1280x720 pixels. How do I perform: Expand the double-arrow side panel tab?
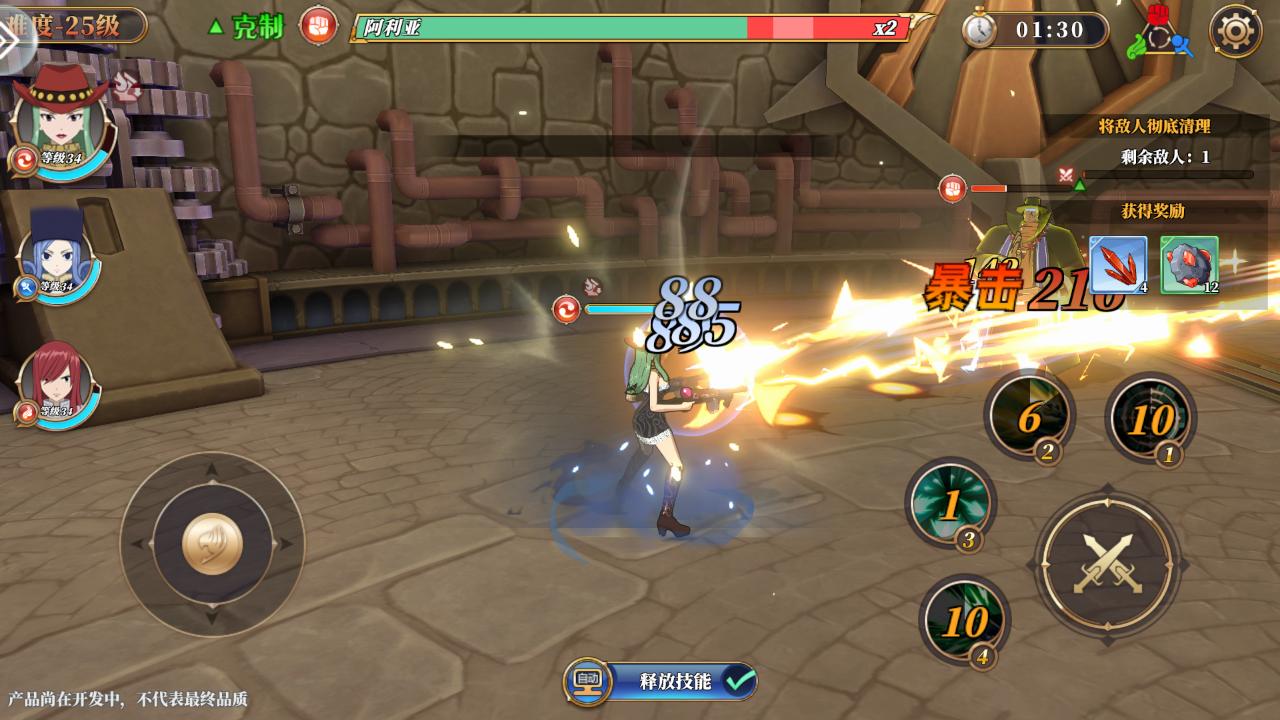[x=12, y=38]
